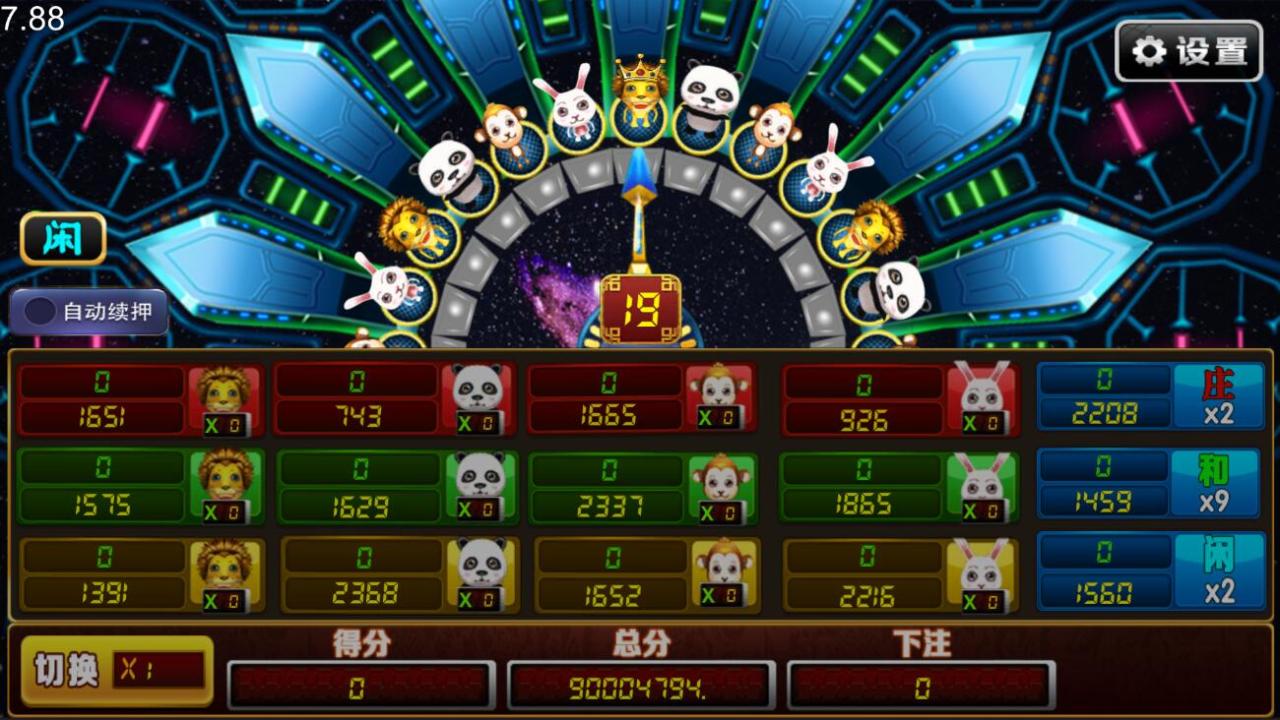Click the yellow 闲 badge on the left

[62, 236]
